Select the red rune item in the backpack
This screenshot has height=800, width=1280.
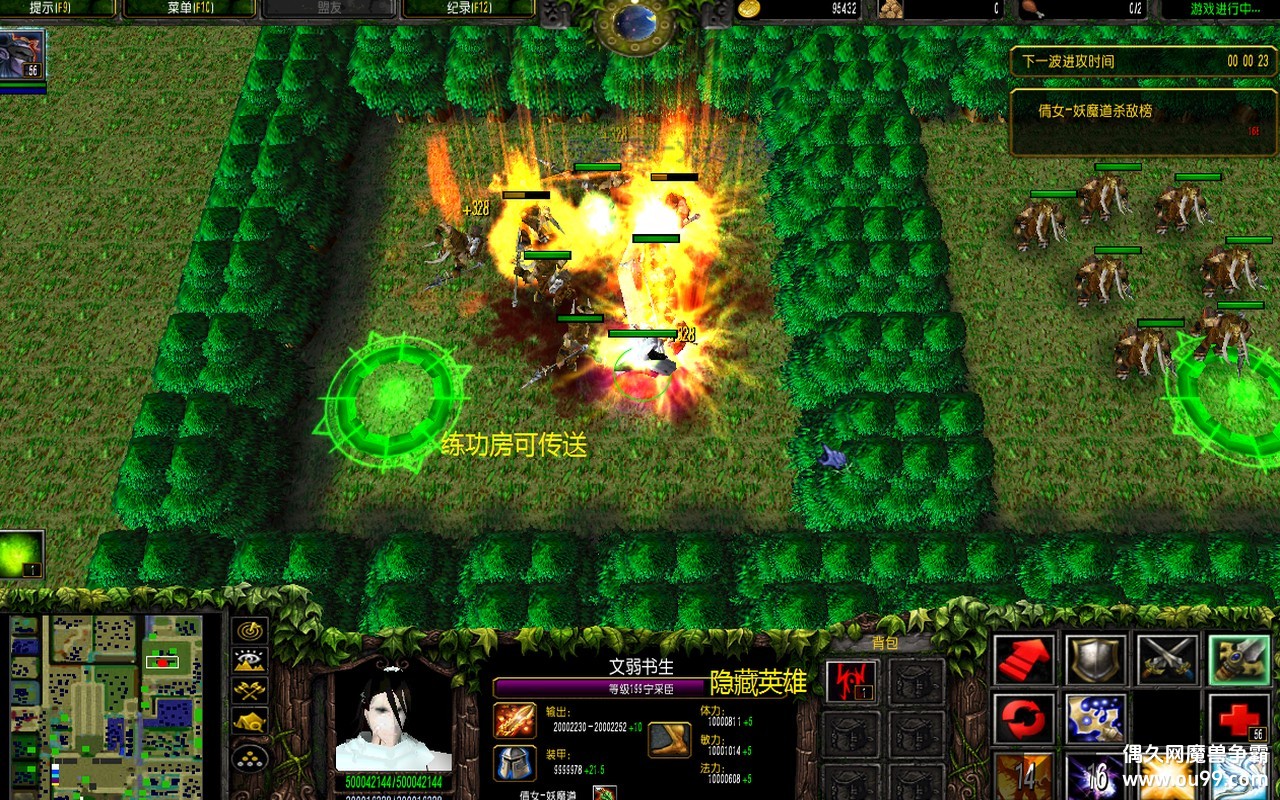(851, 681)
